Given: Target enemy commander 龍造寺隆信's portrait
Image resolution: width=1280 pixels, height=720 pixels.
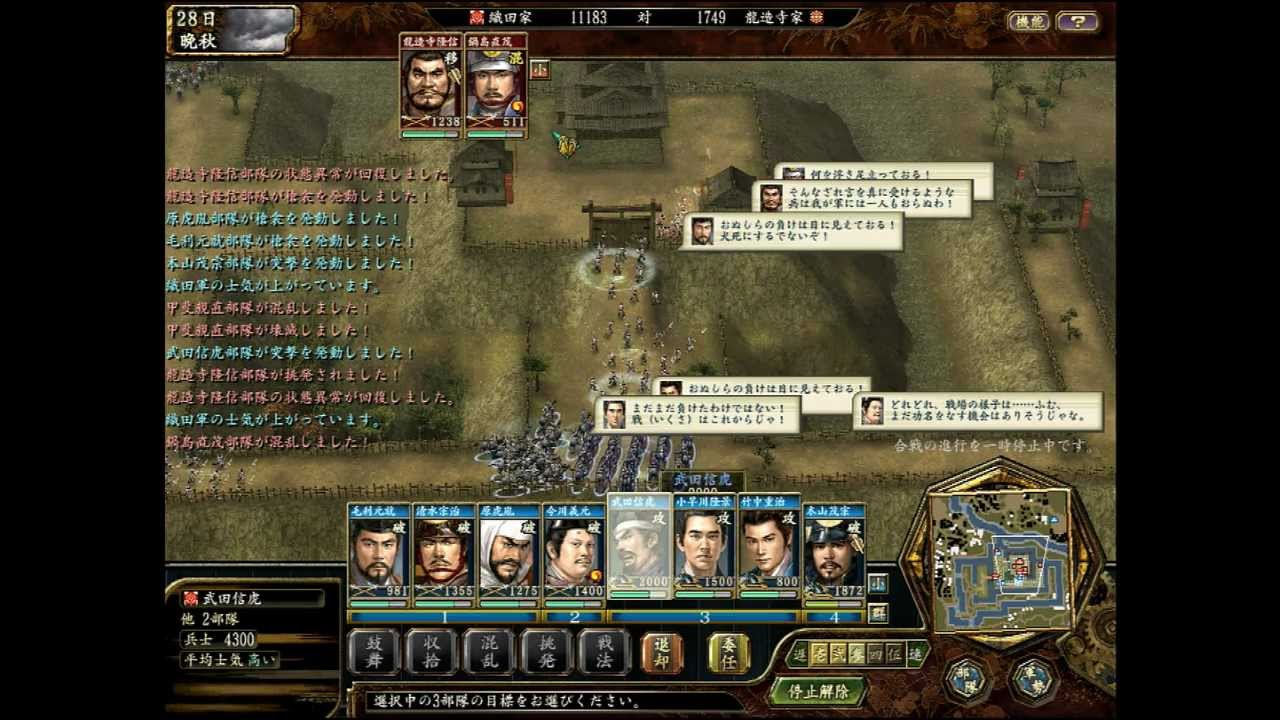Looking at the screenshot, I should coord(431,87).
